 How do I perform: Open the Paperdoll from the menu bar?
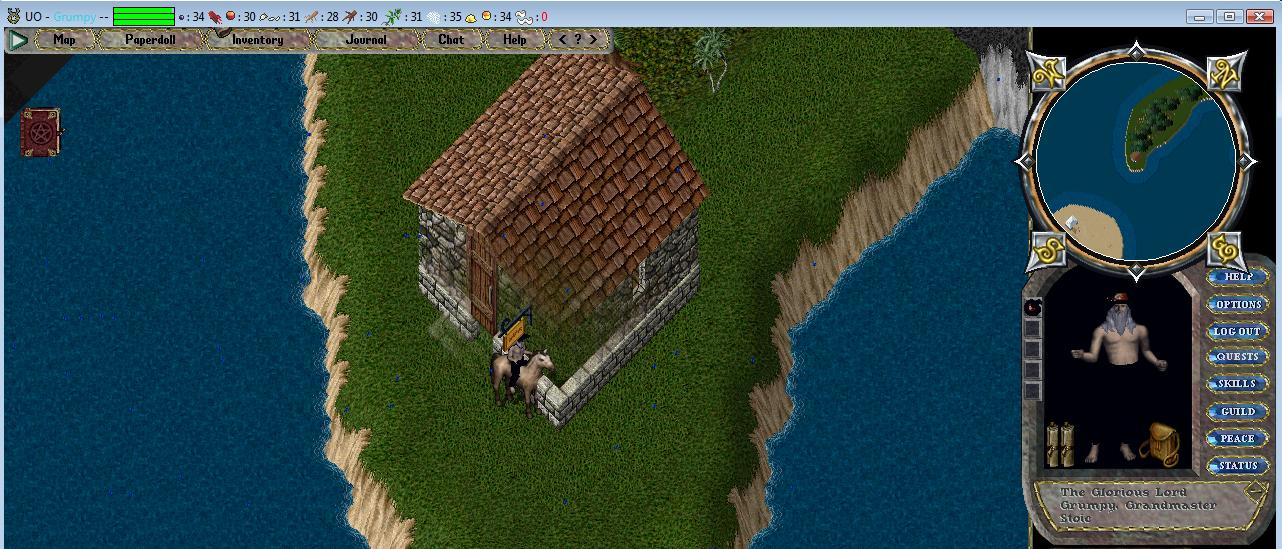(150, 40)
